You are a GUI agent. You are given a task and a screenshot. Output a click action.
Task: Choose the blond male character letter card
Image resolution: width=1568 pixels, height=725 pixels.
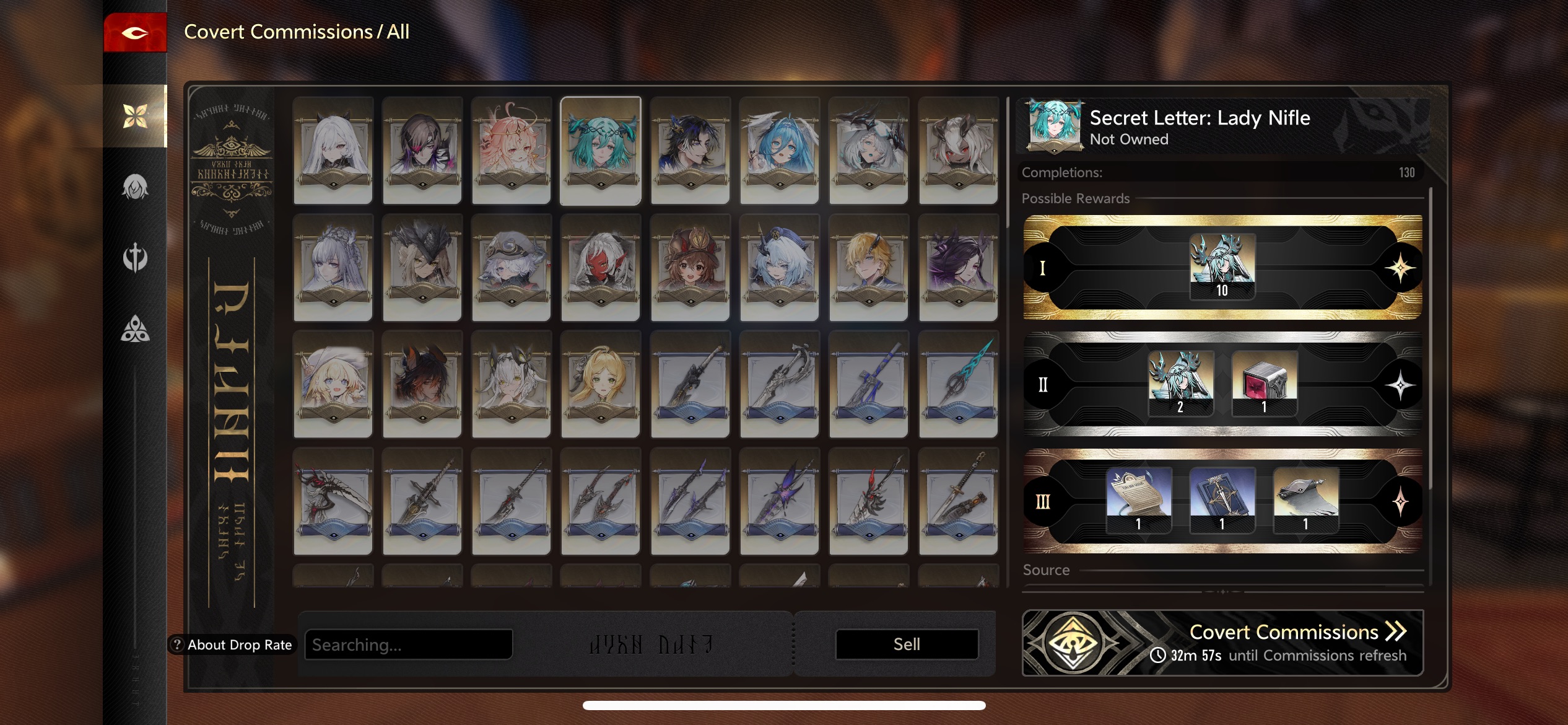tap(868, 268)
